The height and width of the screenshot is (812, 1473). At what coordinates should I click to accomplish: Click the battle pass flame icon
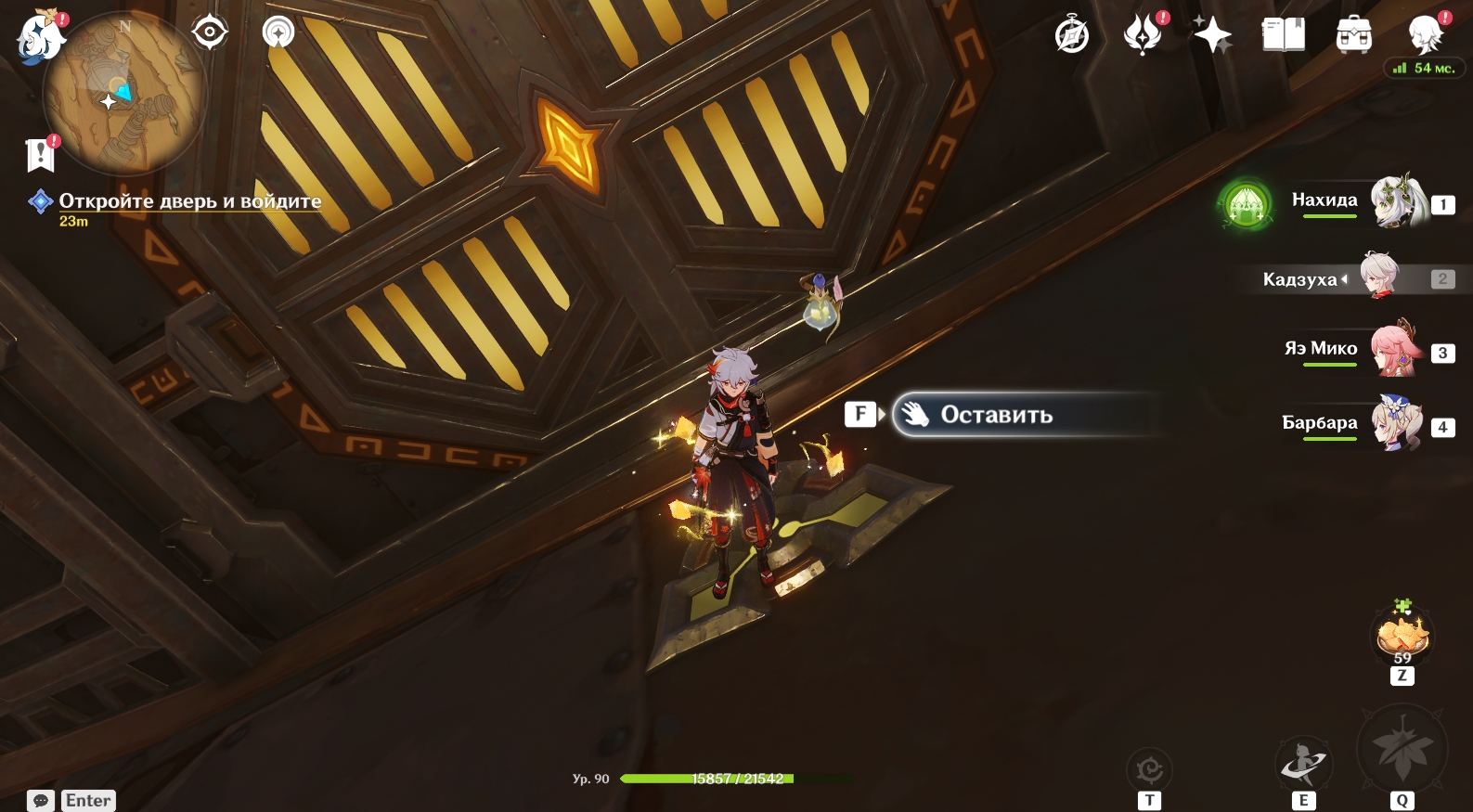[1143, 36]
